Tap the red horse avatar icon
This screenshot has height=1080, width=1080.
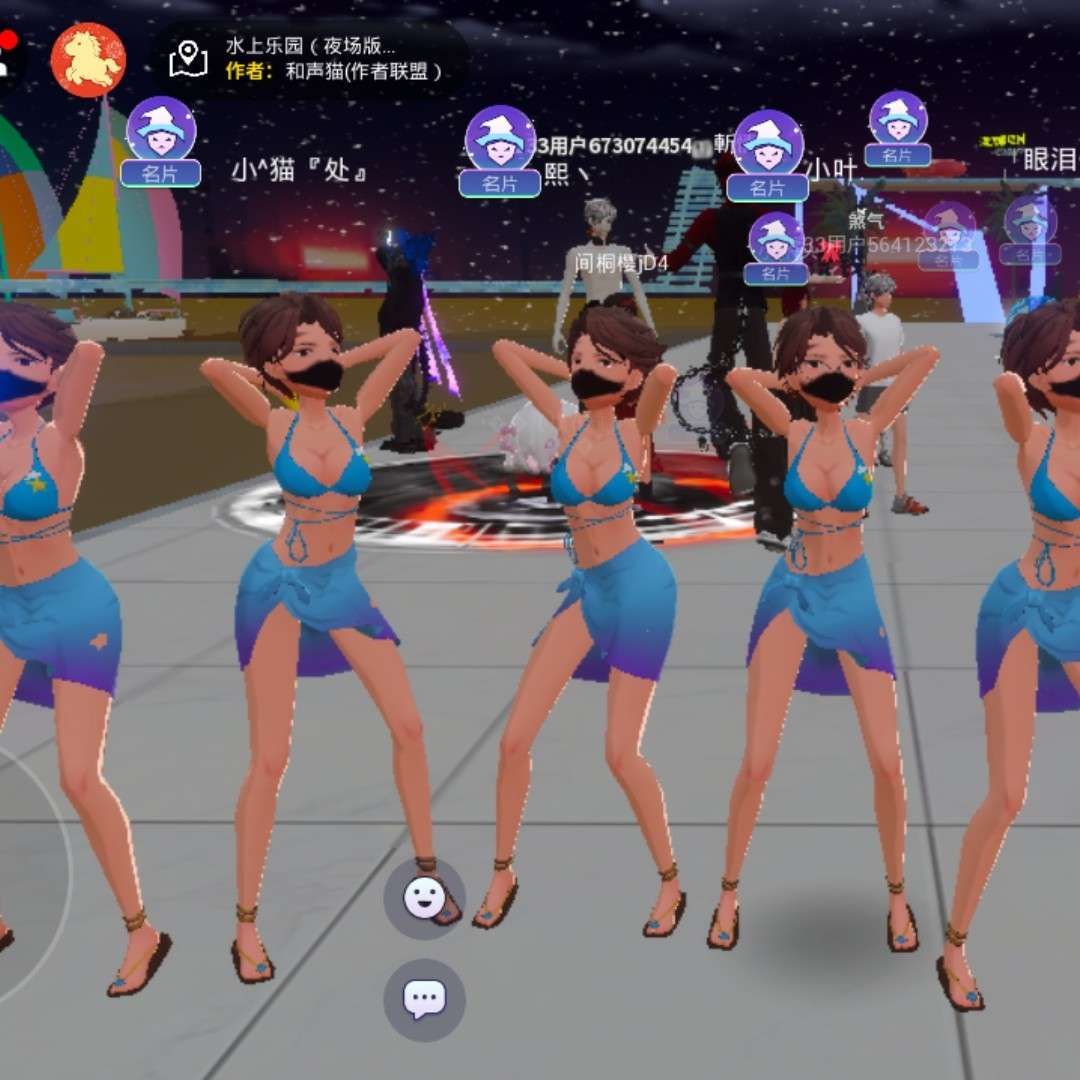pos(88,60)
